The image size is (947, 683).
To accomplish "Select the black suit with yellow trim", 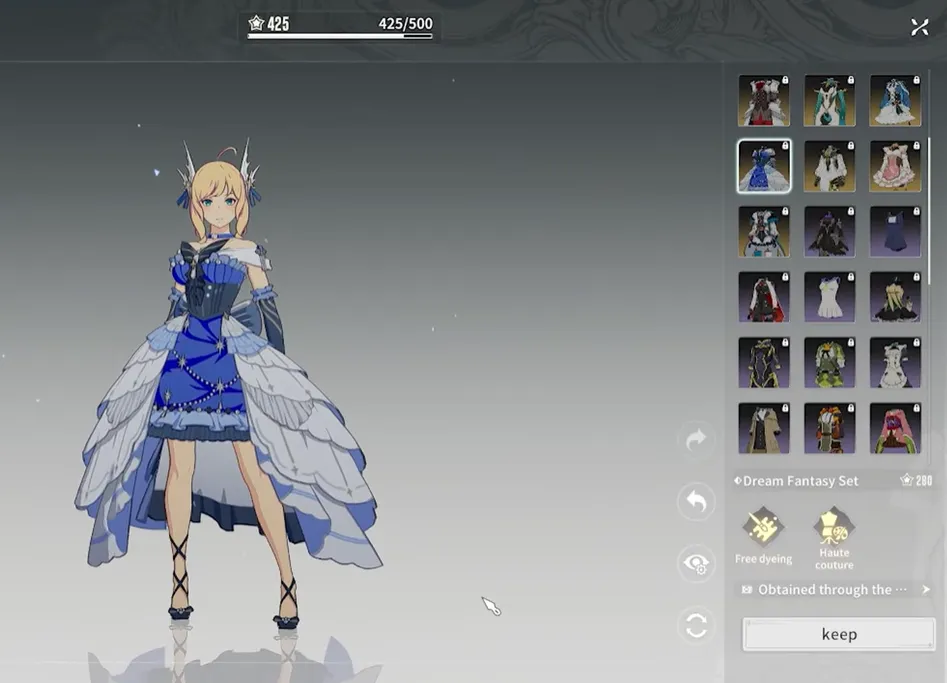I will [x=764, y=363].
